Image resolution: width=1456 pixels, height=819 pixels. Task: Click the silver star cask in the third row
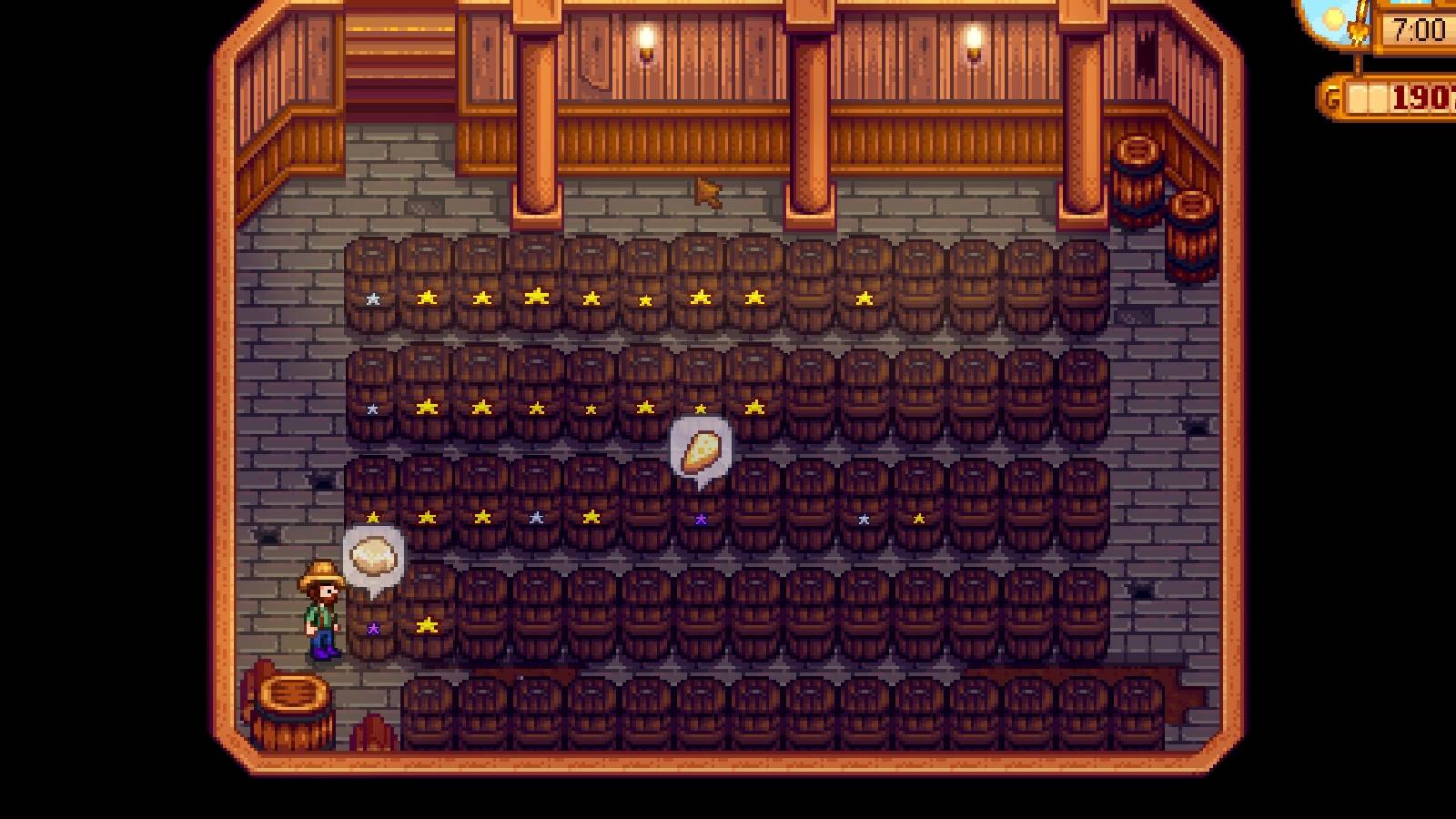533,516
